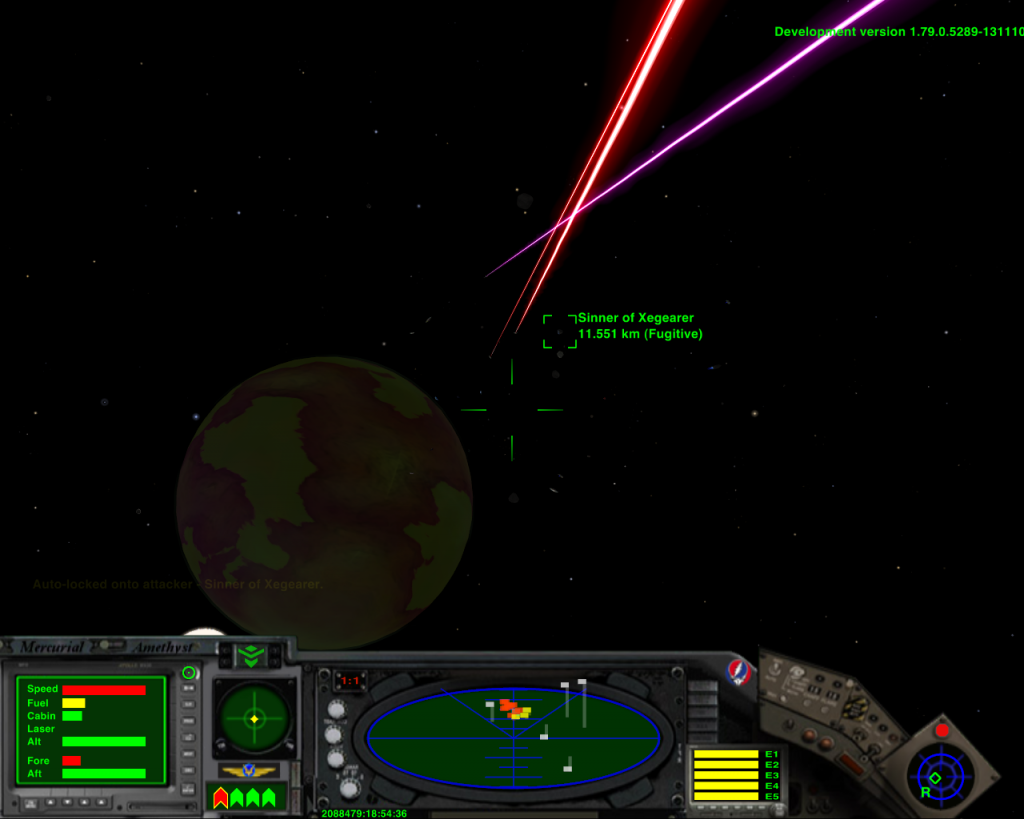This screenshot has height=819, width=1024.
Task: Select the blue space compass
Action: [x=939, y=776]
